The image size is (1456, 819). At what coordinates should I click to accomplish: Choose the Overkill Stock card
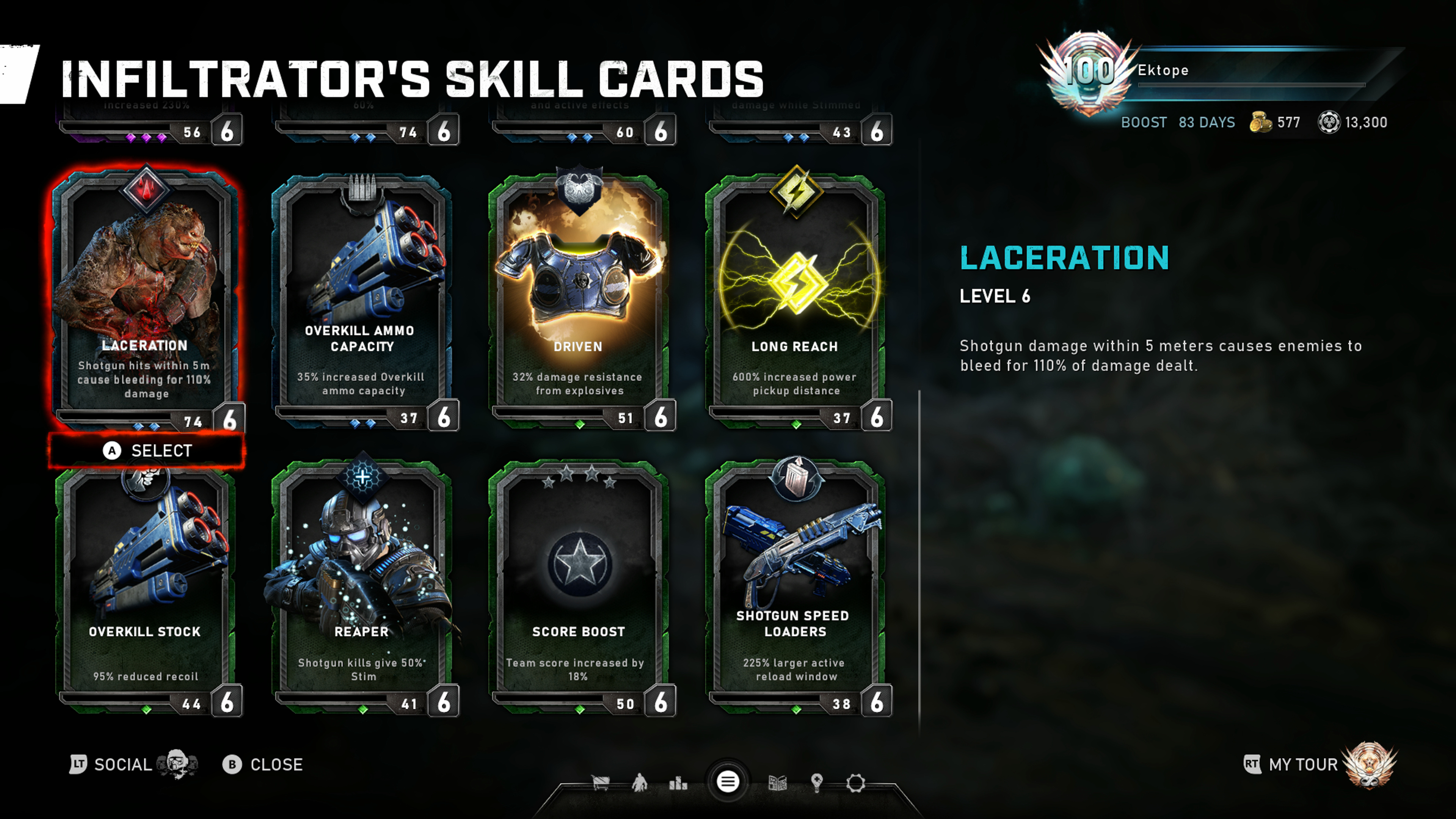click(x=146, y=588)
